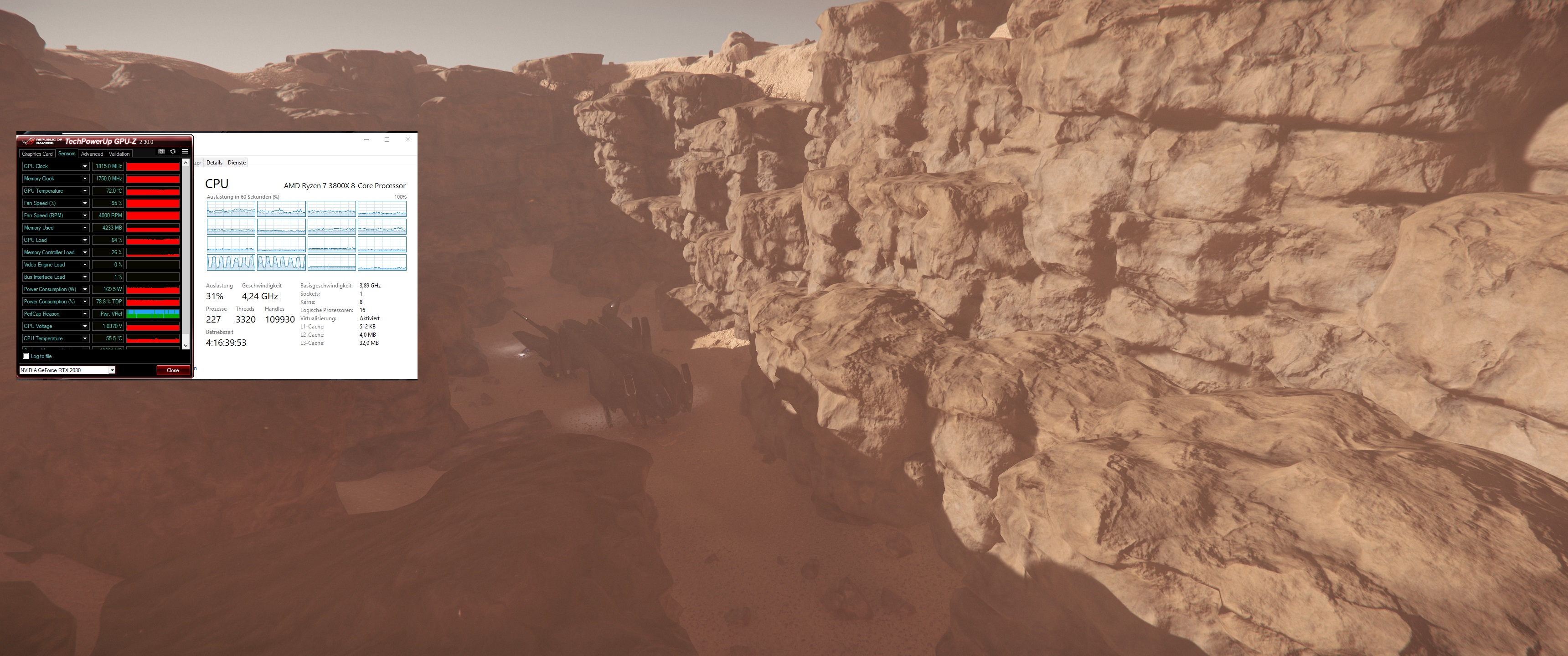Open the GPU Temperature sensor dropdown
Screen dimensions: 1568x656
pos(85,190)
